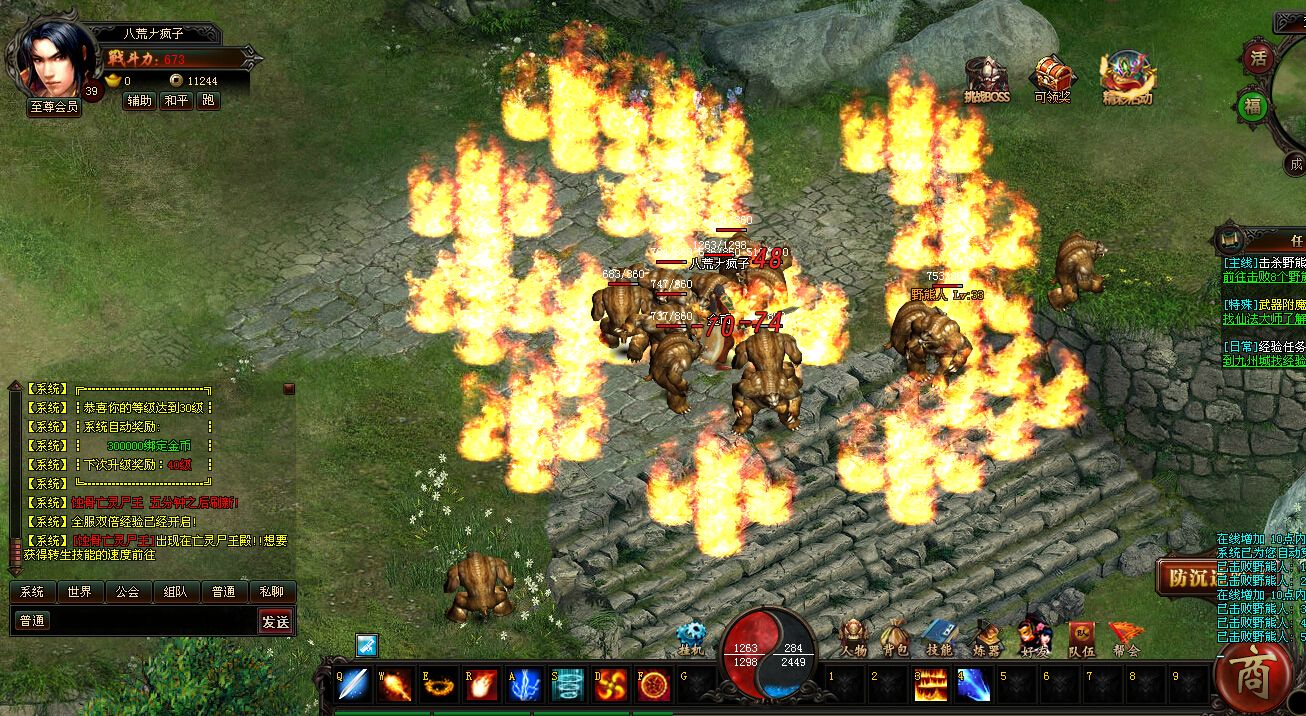The image size is (1306, 716).
Task: Open the 人物 character menu icon
Action: (x=853, y=638)
